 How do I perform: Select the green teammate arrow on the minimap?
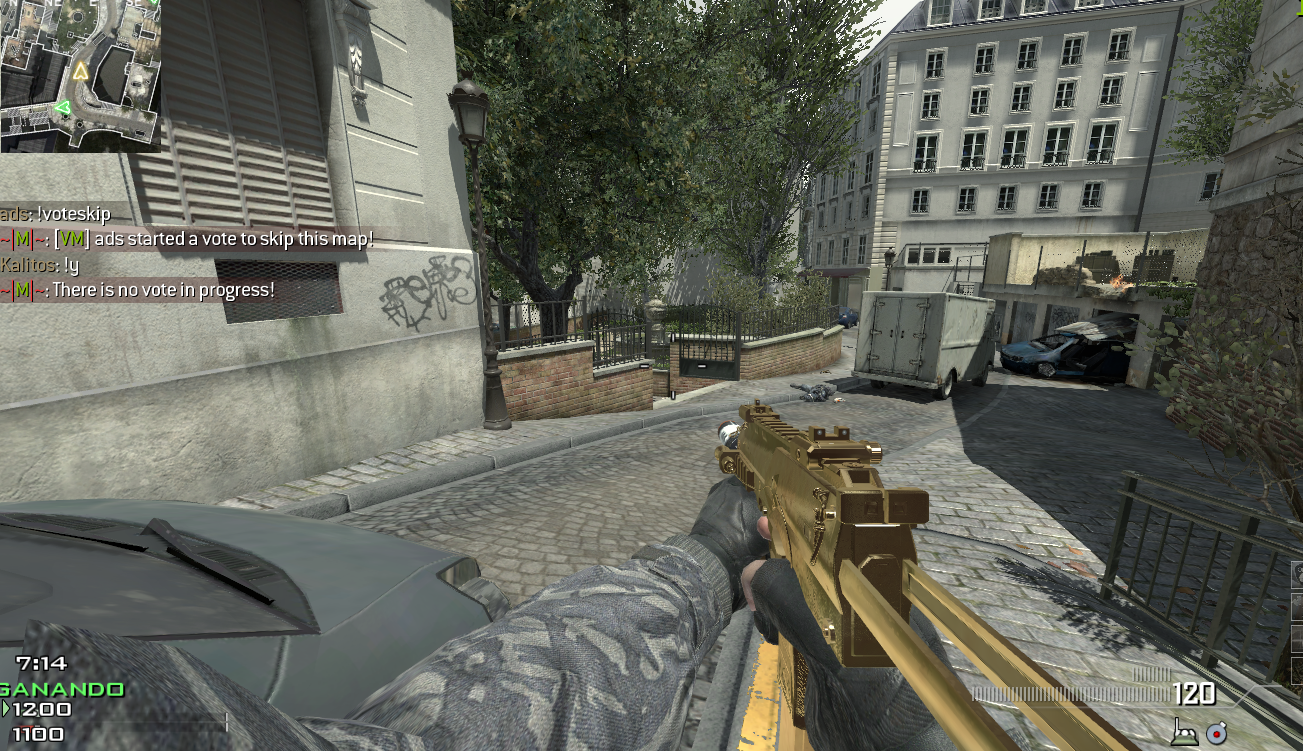[62, 107]
